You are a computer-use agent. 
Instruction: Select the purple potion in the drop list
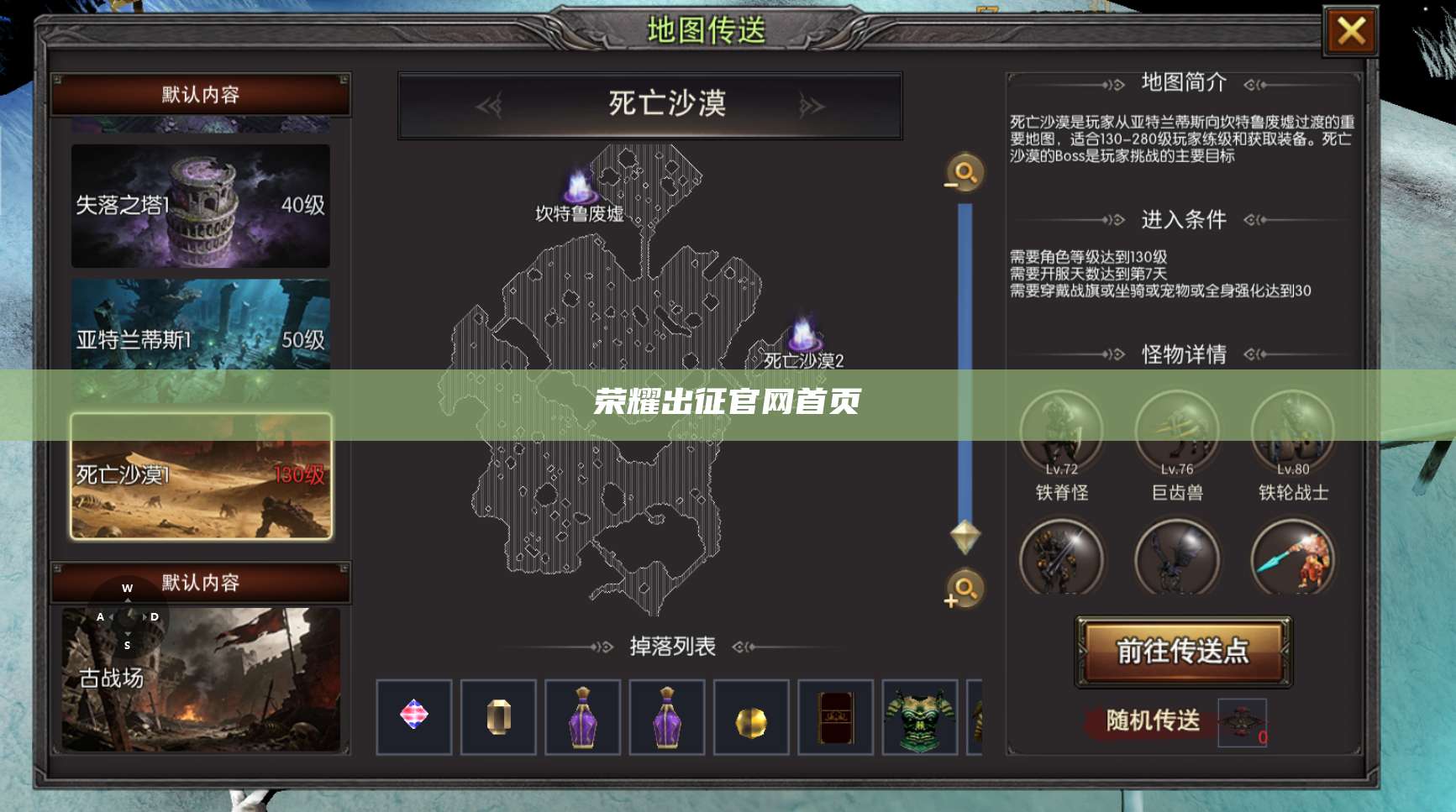point(582,718)
